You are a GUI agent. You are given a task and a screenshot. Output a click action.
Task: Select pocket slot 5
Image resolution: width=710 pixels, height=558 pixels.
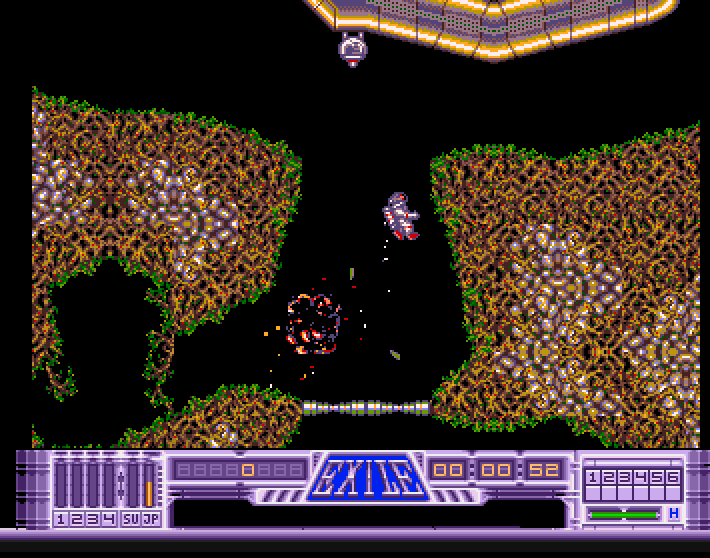pyautogui.click(x=657, y=478)
